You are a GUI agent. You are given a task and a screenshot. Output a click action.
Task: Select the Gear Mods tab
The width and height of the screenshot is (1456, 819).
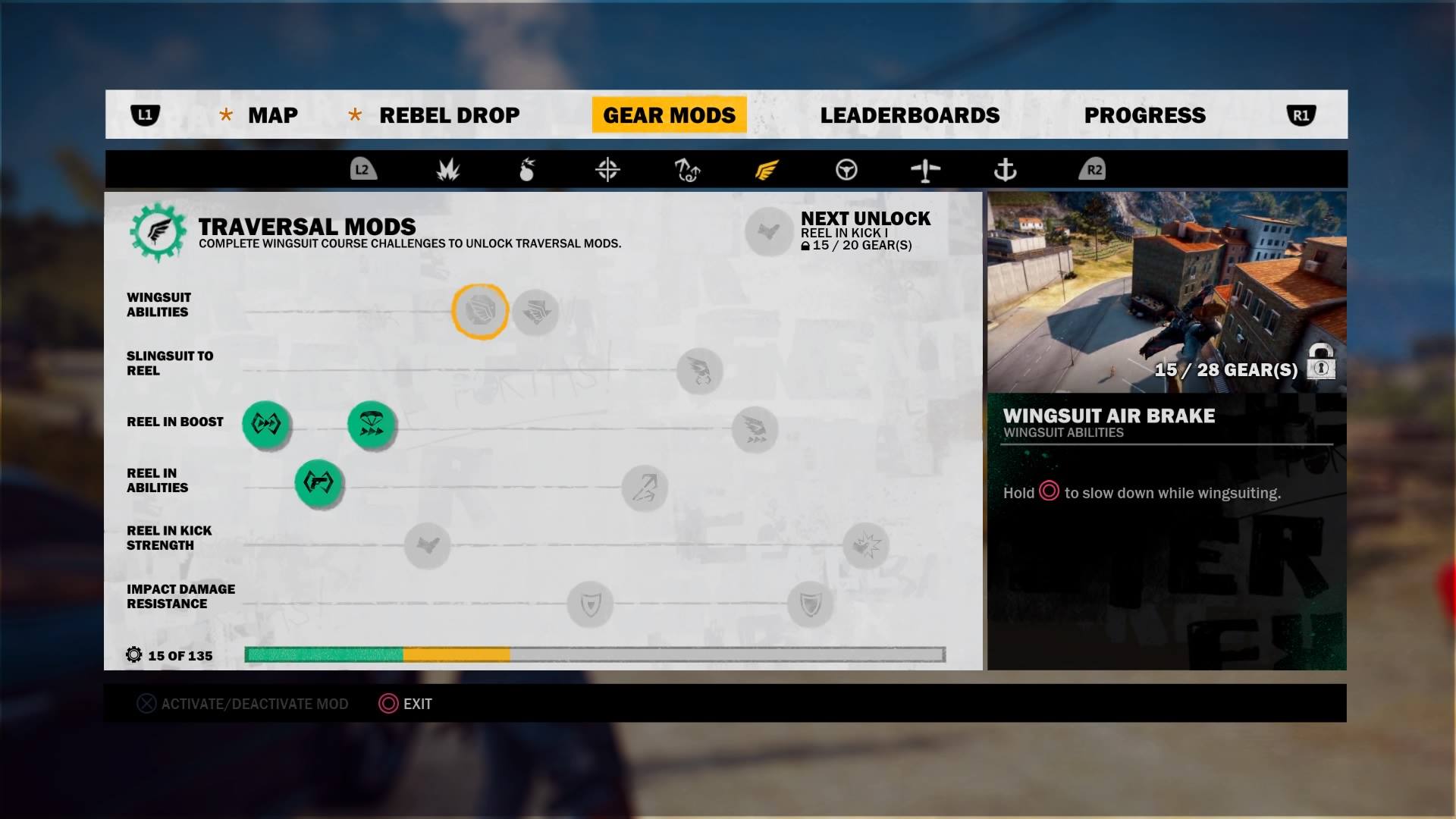pyautogui.click(x=669, y=115)
